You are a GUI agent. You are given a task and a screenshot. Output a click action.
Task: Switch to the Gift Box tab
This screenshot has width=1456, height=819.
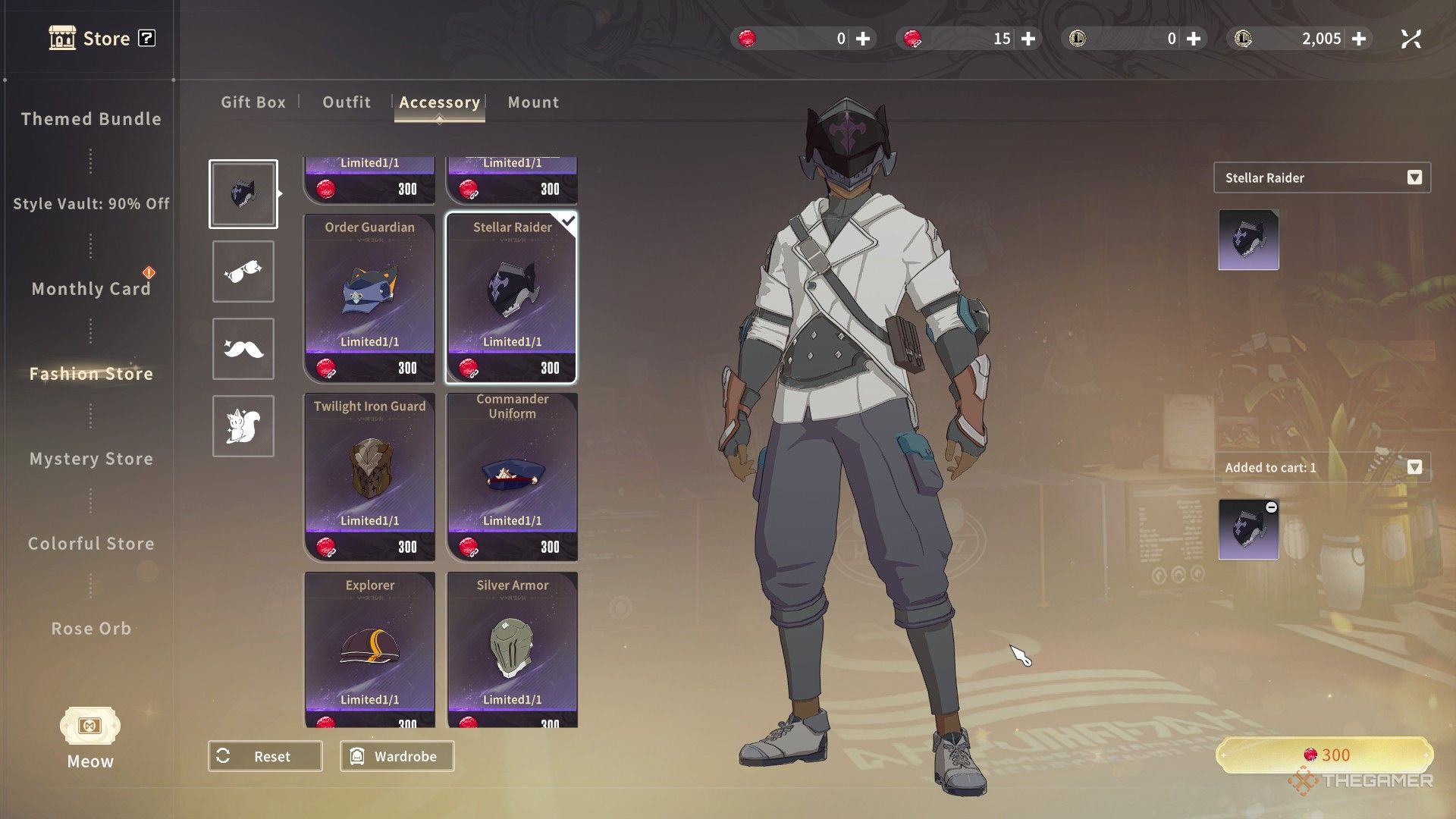[253, 102]
